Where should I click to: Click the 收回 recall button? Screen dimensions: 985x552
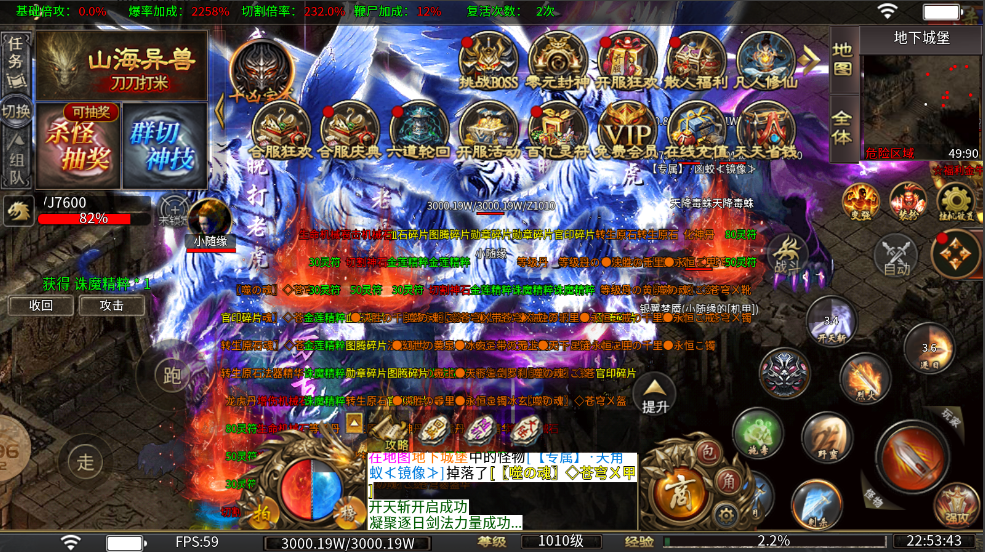click(41, 305)
